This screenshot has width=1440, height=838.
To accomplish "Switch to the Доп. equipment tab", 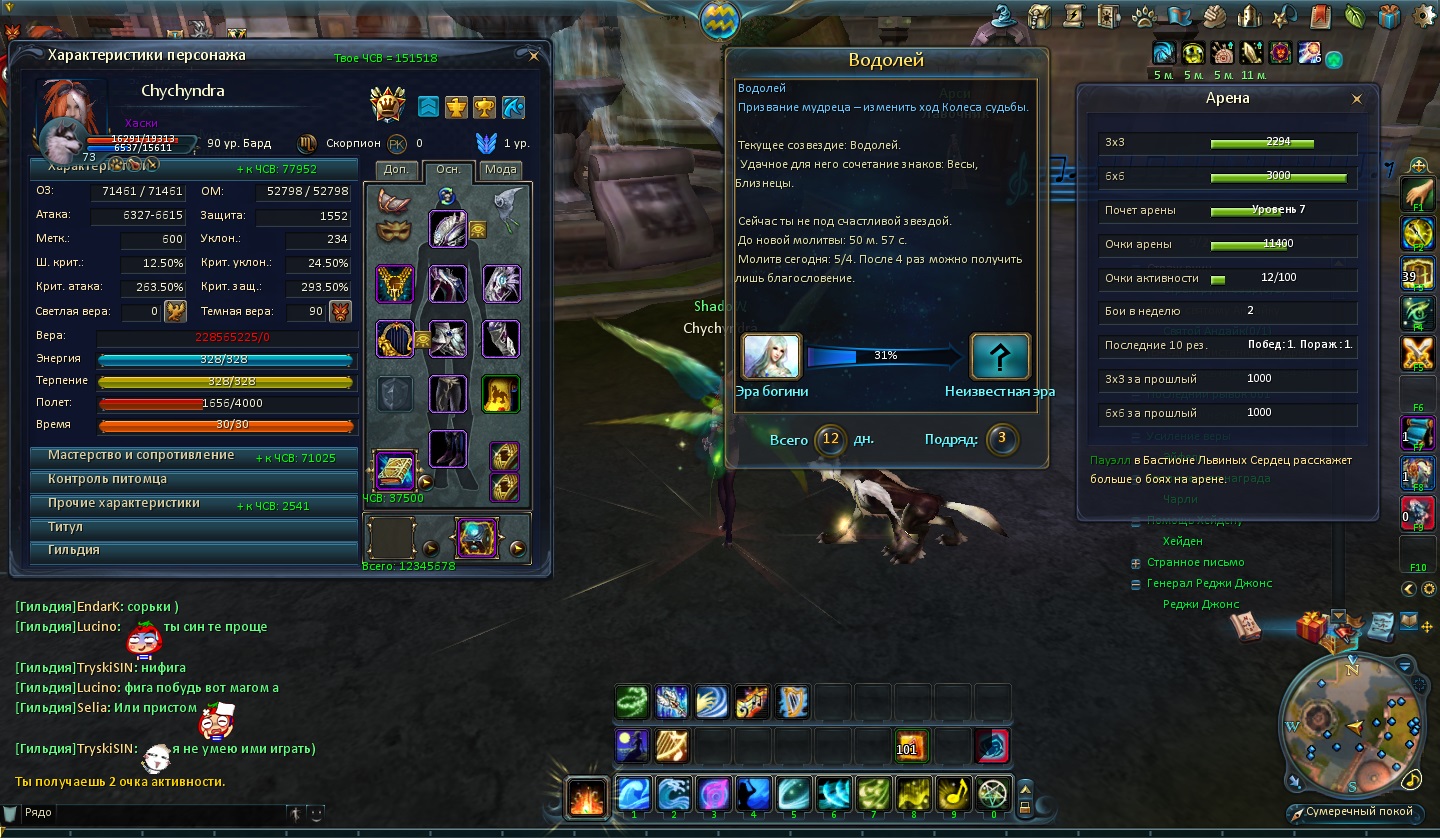I will (x=396, y=170).
